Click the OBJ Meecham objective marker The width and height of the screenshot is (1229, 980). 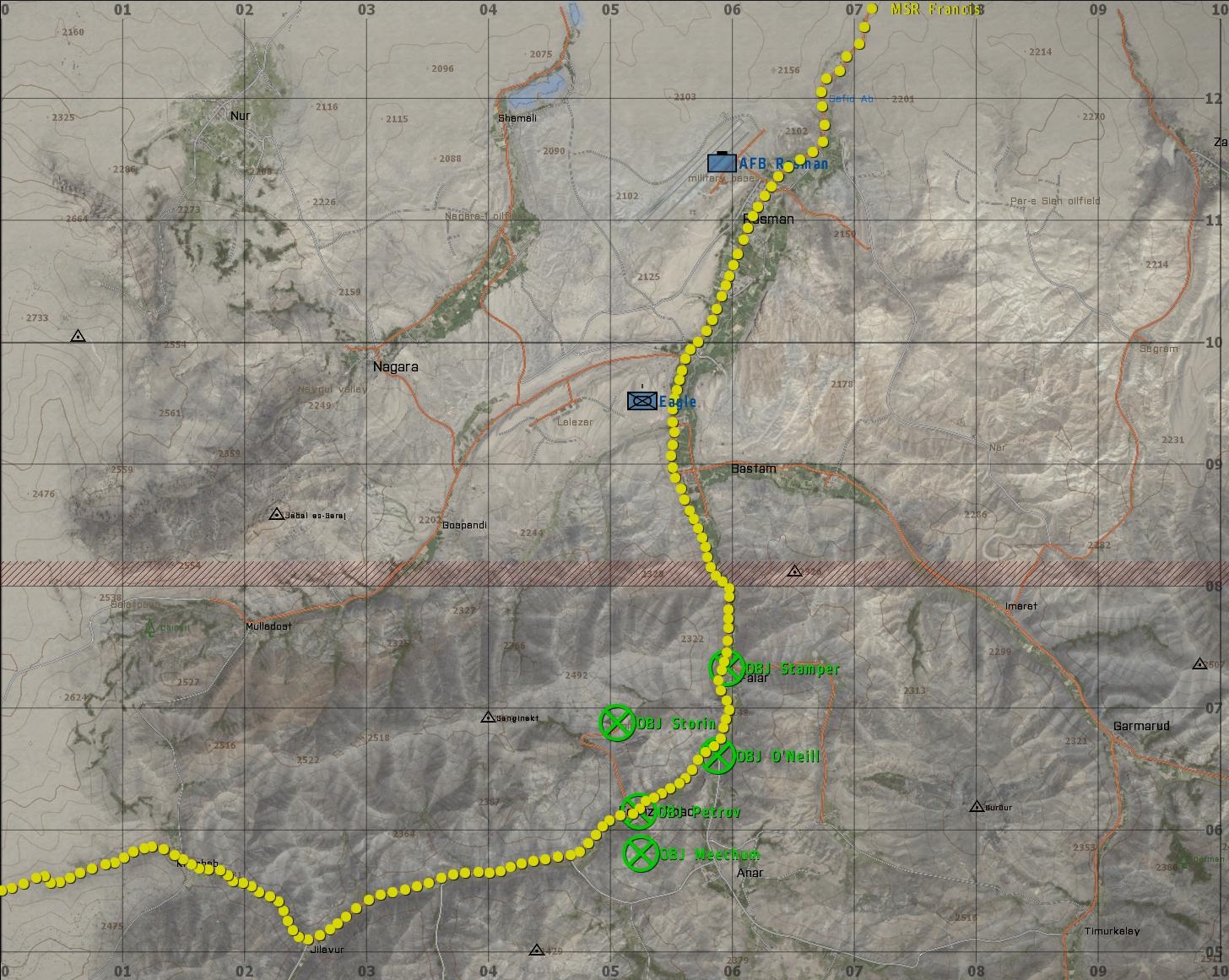[641, 853]
